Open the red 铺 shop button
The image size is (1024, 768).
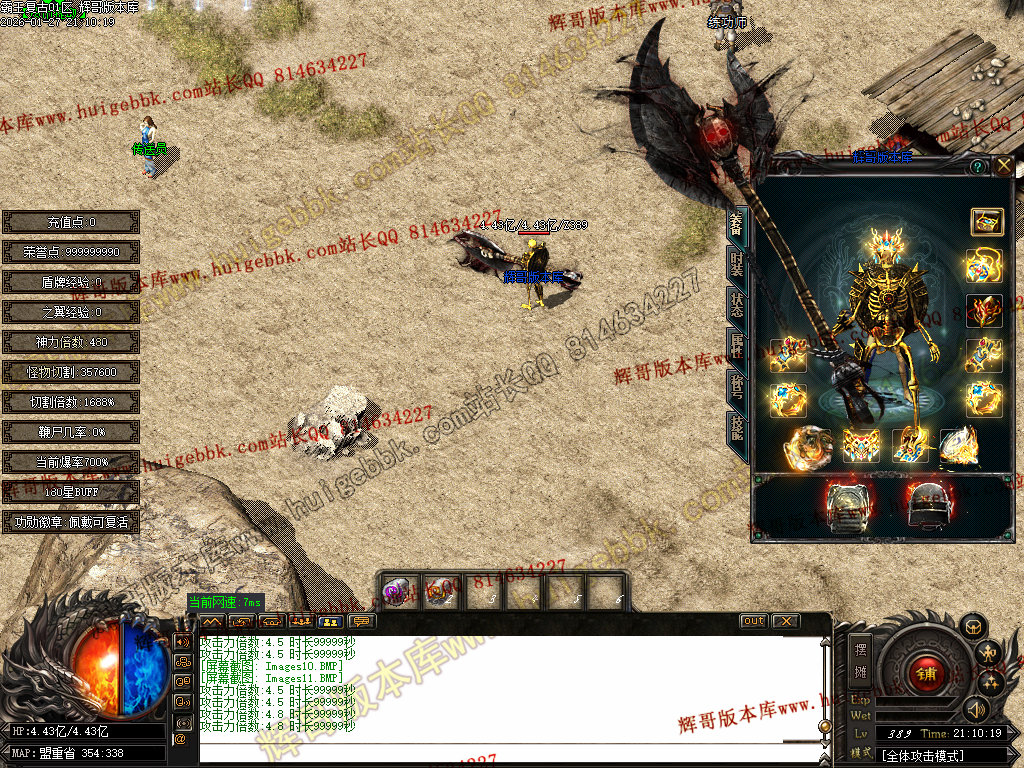click(926, 673)
